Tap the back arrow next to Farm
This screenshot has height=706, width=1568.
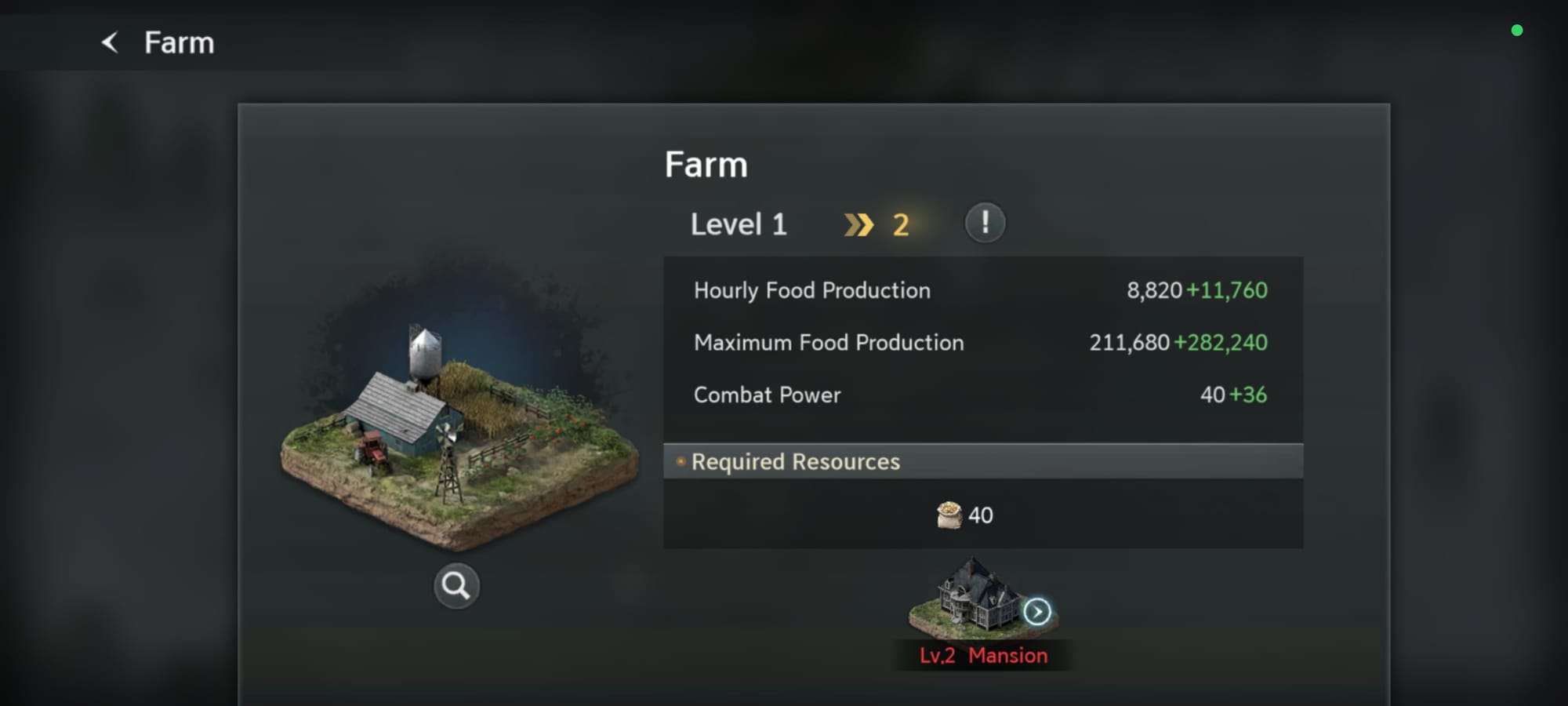pos(108,42)
